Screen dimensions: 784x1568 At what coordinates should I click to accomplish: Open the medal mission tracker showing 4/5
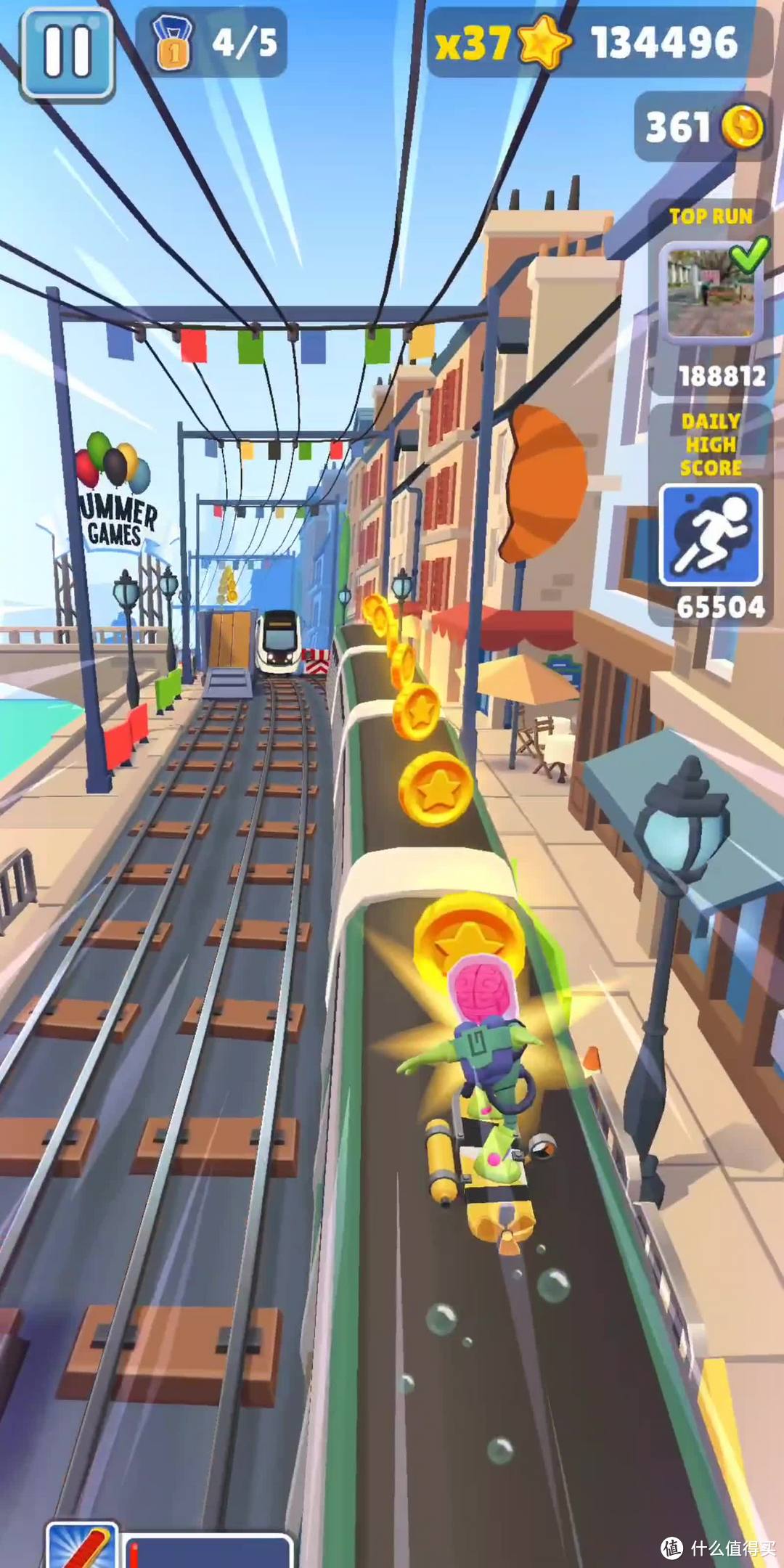point(212,44)
